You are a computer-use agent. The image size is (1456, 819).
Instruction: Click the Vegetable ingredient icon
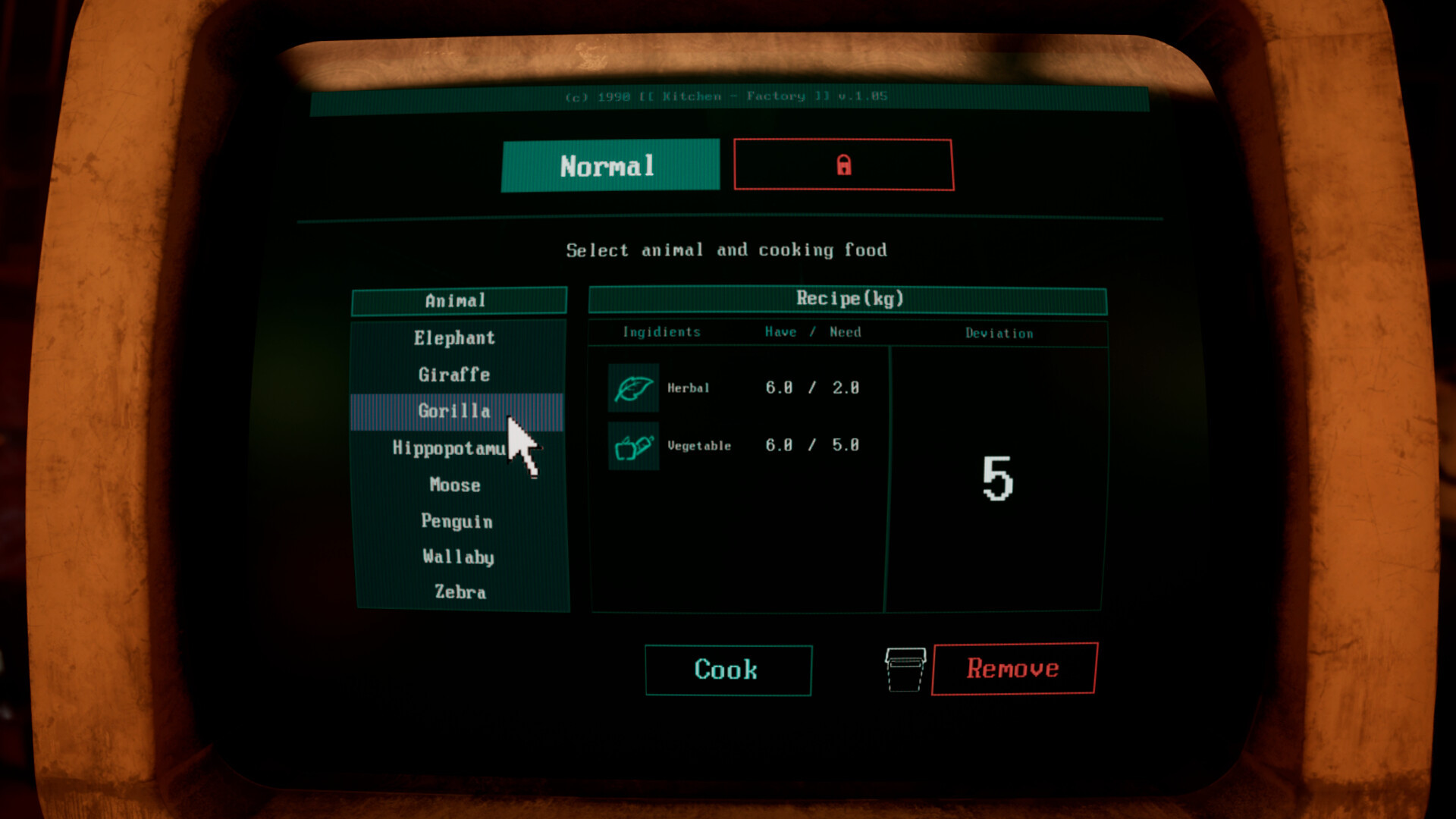(633, 447)
